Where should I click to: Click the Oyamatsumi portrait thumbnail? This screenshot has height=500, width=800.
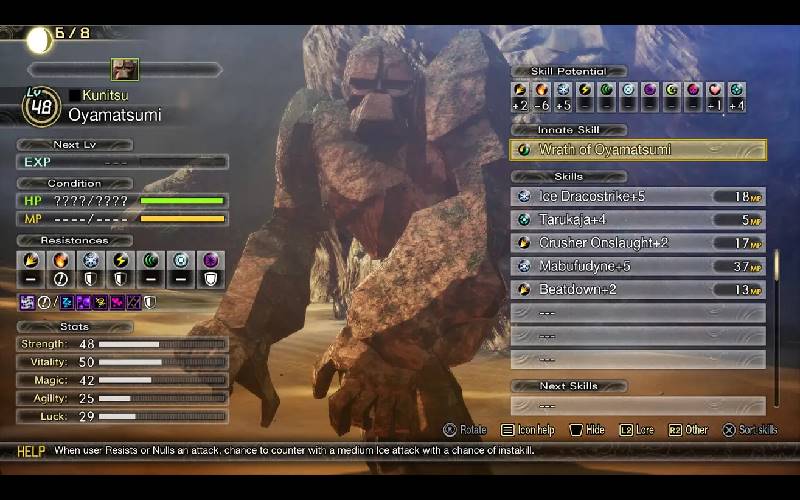click(125, 69)
